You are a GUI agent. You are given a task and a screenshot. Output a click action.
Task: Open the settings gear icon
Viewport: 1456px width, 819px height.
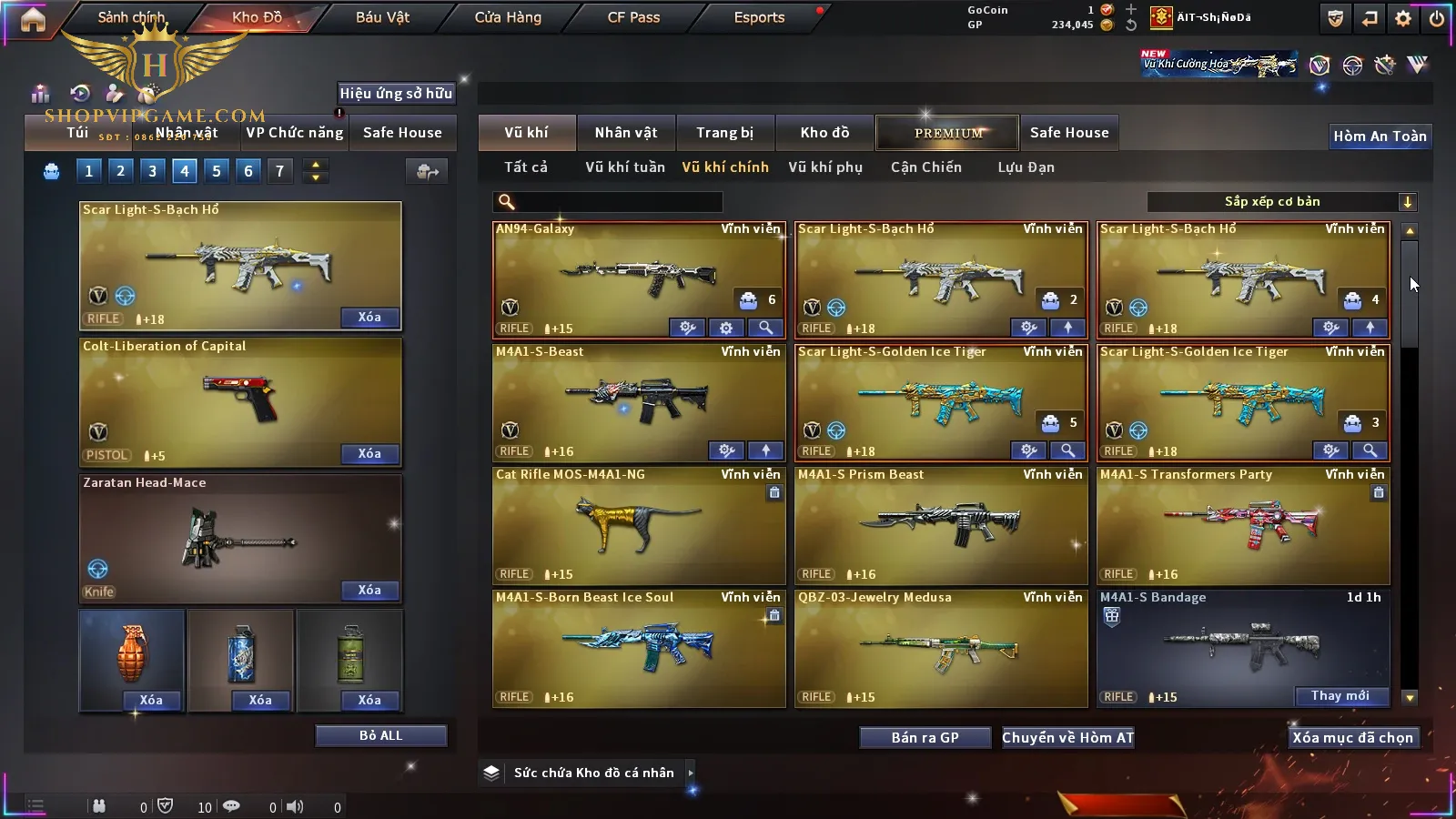click(x=1403, y=18)
